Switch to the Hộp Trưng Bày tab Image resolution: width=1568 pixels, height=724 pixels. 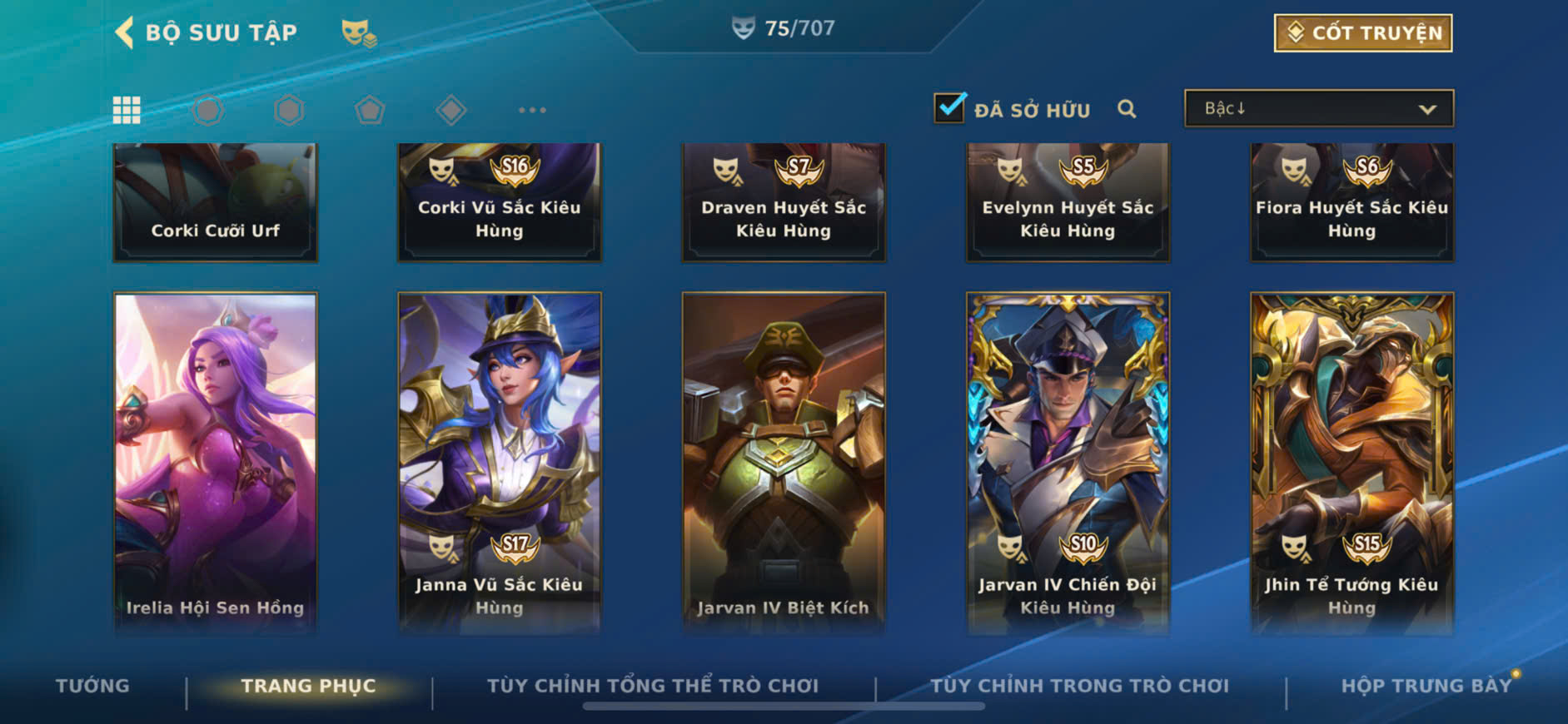1426,686
